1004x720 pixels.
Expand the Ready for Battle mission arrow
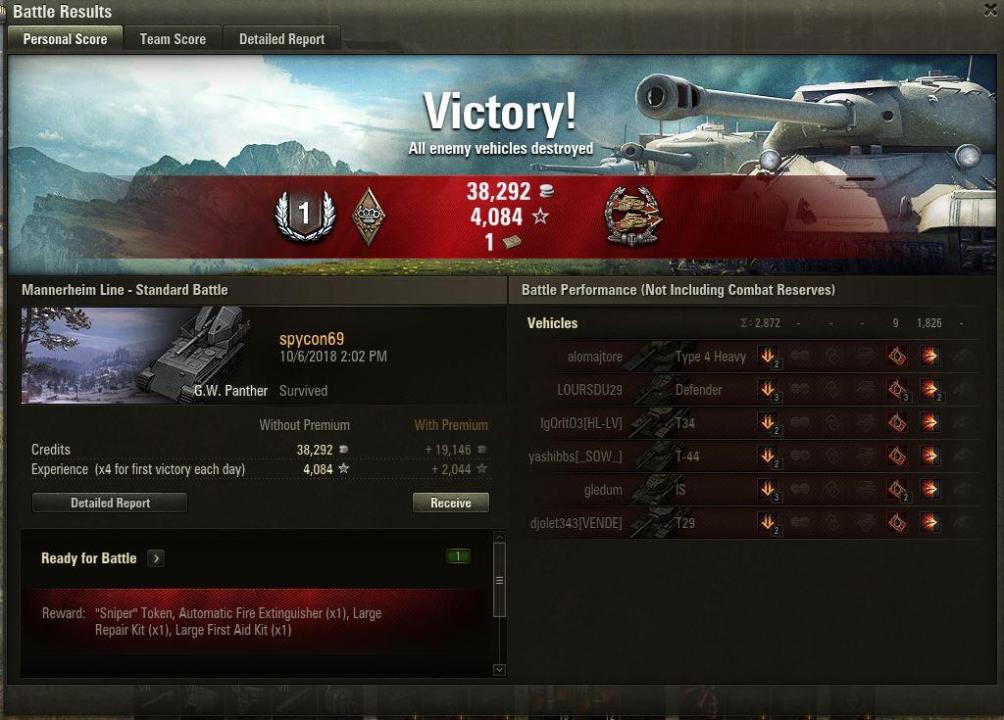[156, 558]
